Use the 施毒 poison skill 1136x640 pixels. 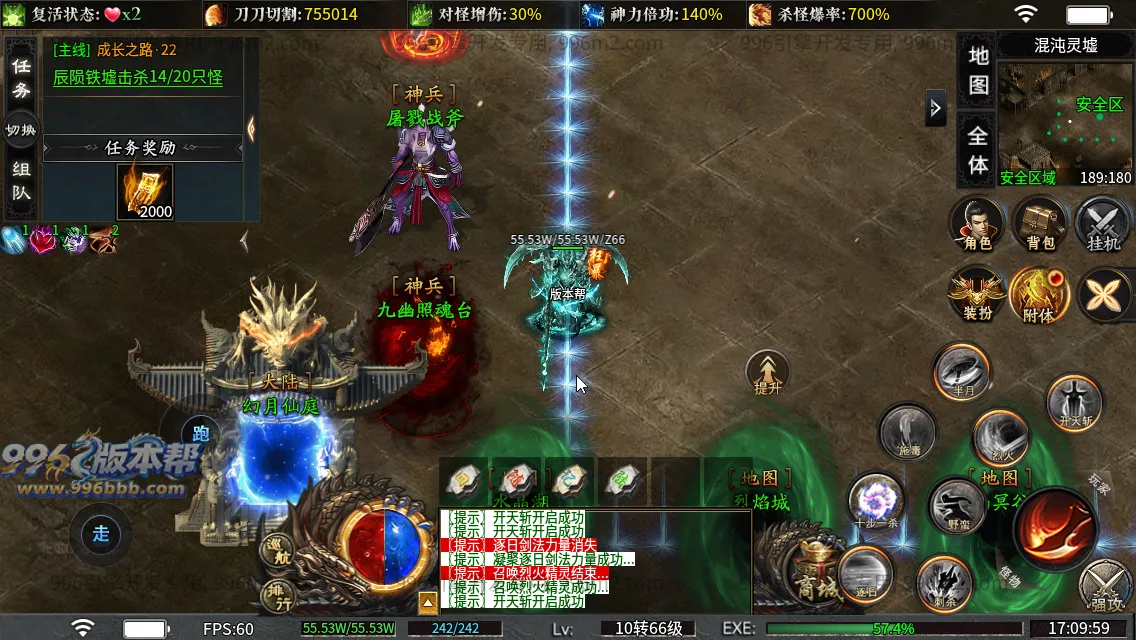[x=907, y=433]
